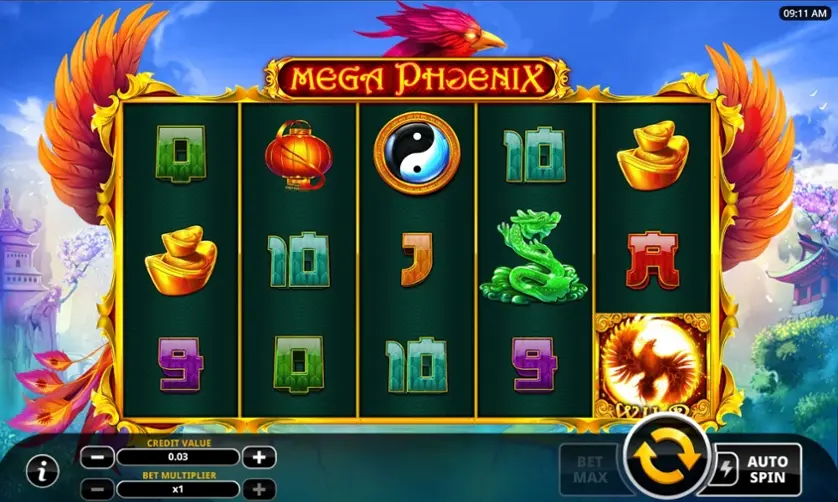Open the game info panel
Image resolution: width=838 pixels, height=502 pixels.
[42, 469]
